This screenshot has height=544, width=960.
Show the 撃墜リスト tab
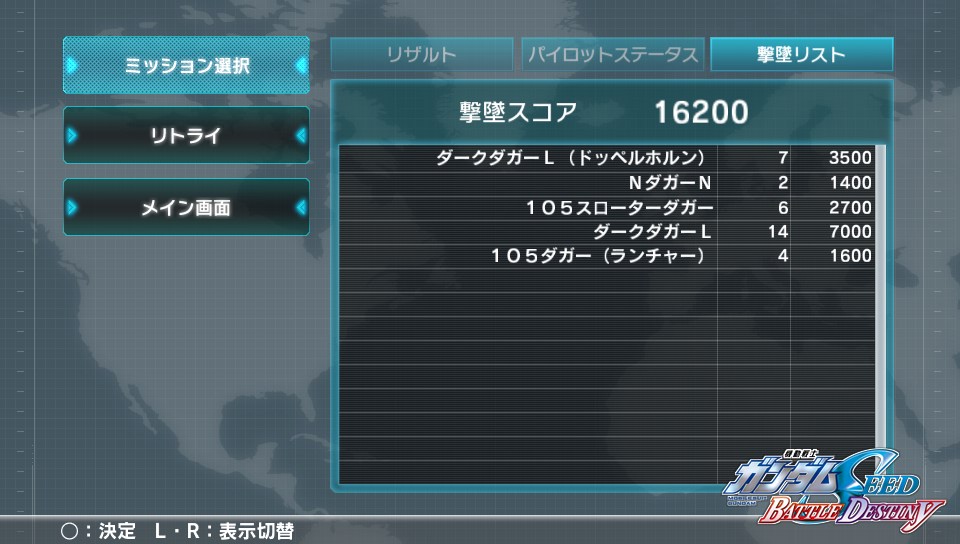801,55
